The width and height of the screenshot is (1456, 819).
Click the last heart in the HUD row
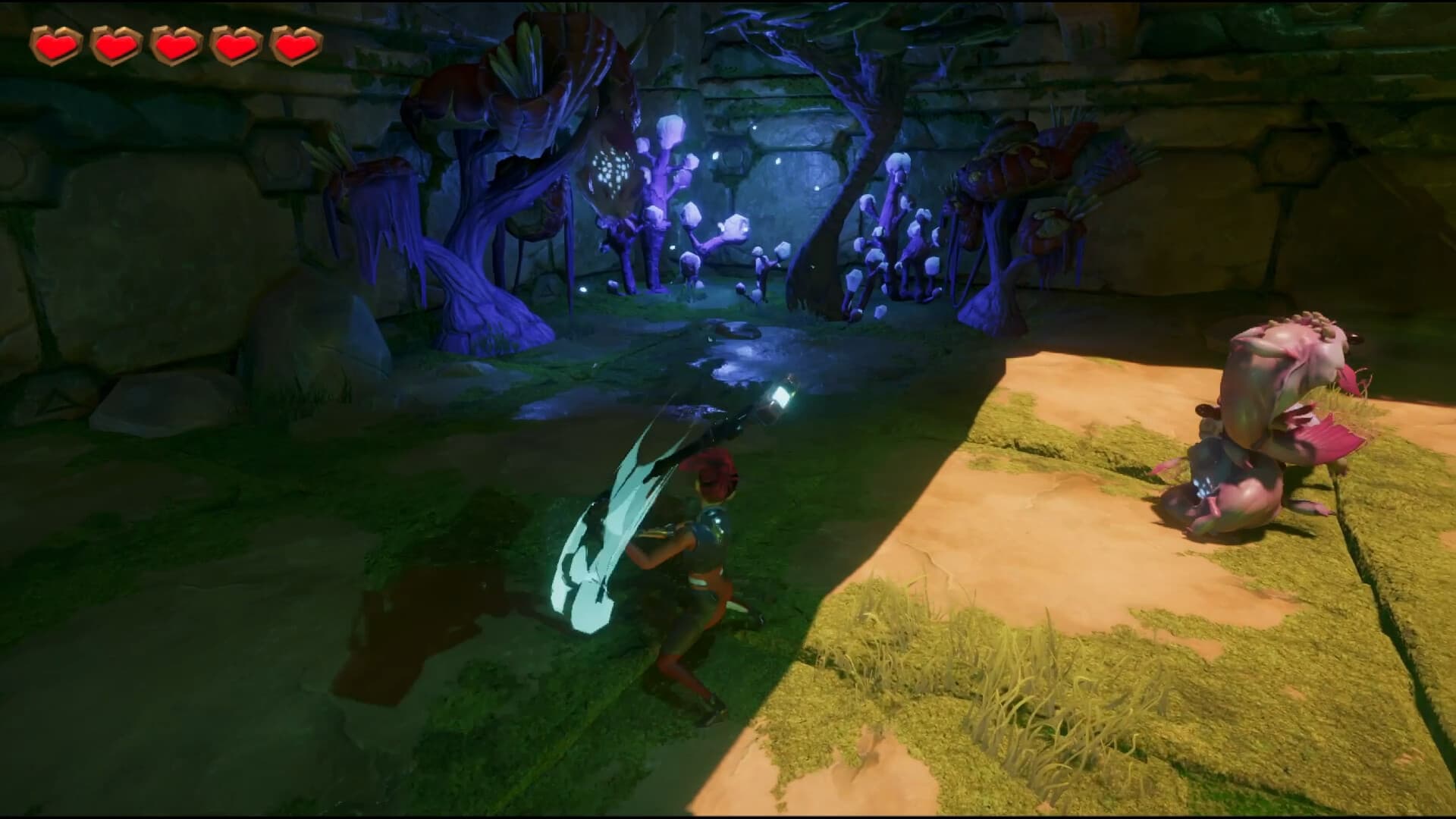coord(294,45)
